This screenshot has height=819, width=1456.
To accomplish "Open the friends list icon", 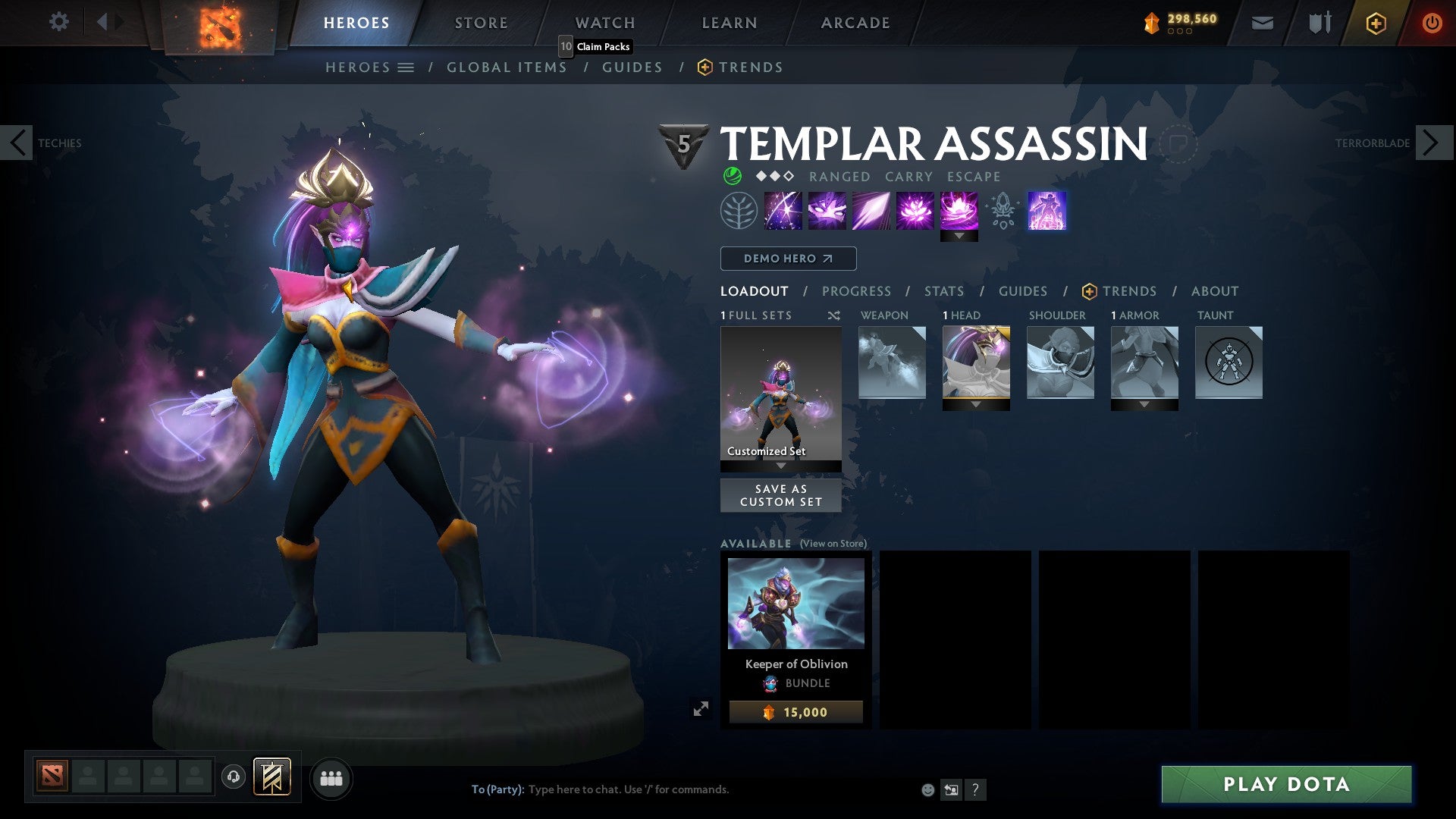I will (x=331, y=777).
